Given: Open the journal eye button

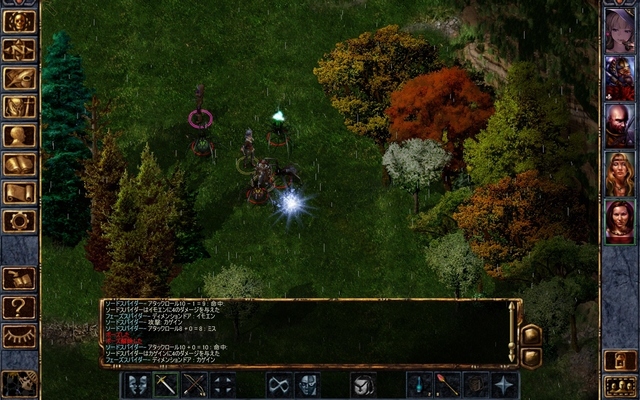Looking at the screenshot, I should pos(19,78).
